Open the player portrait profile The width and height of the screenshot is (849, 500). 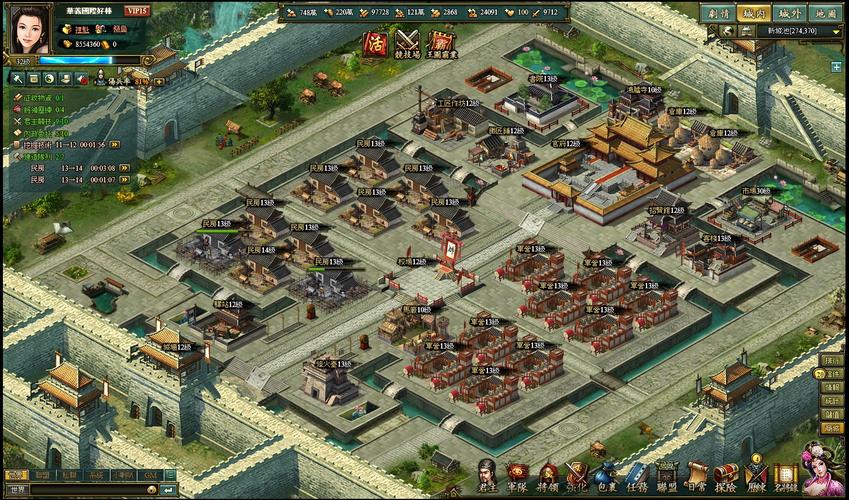click(30, 30)
